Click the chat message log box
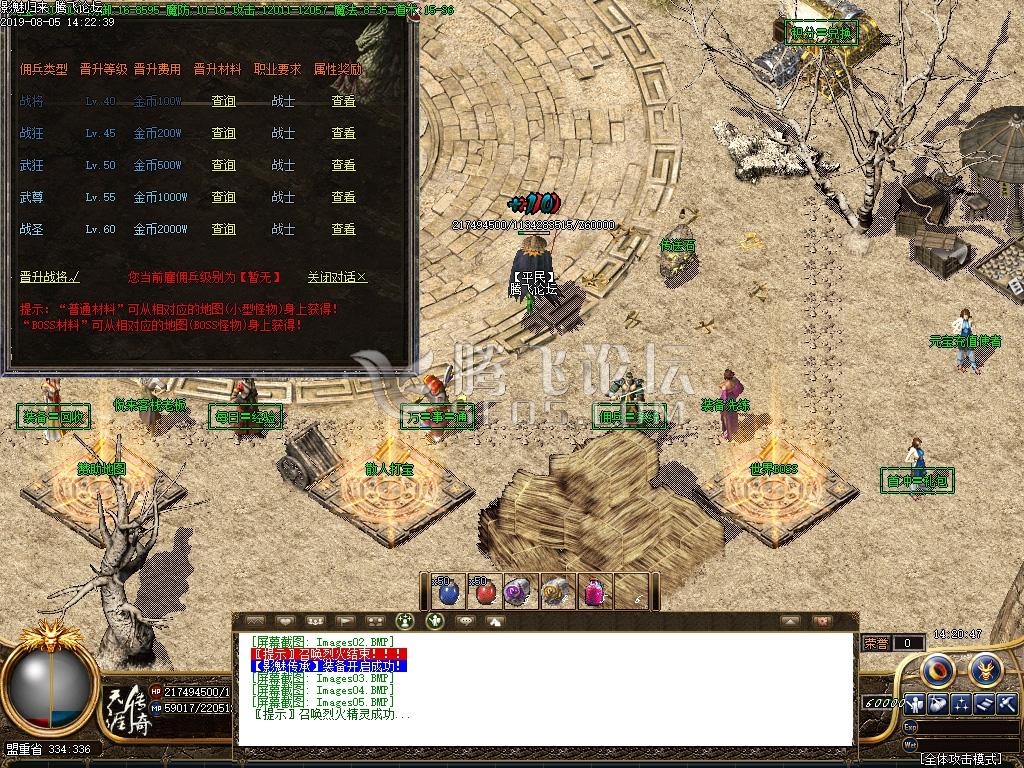 tap(545, 690)
